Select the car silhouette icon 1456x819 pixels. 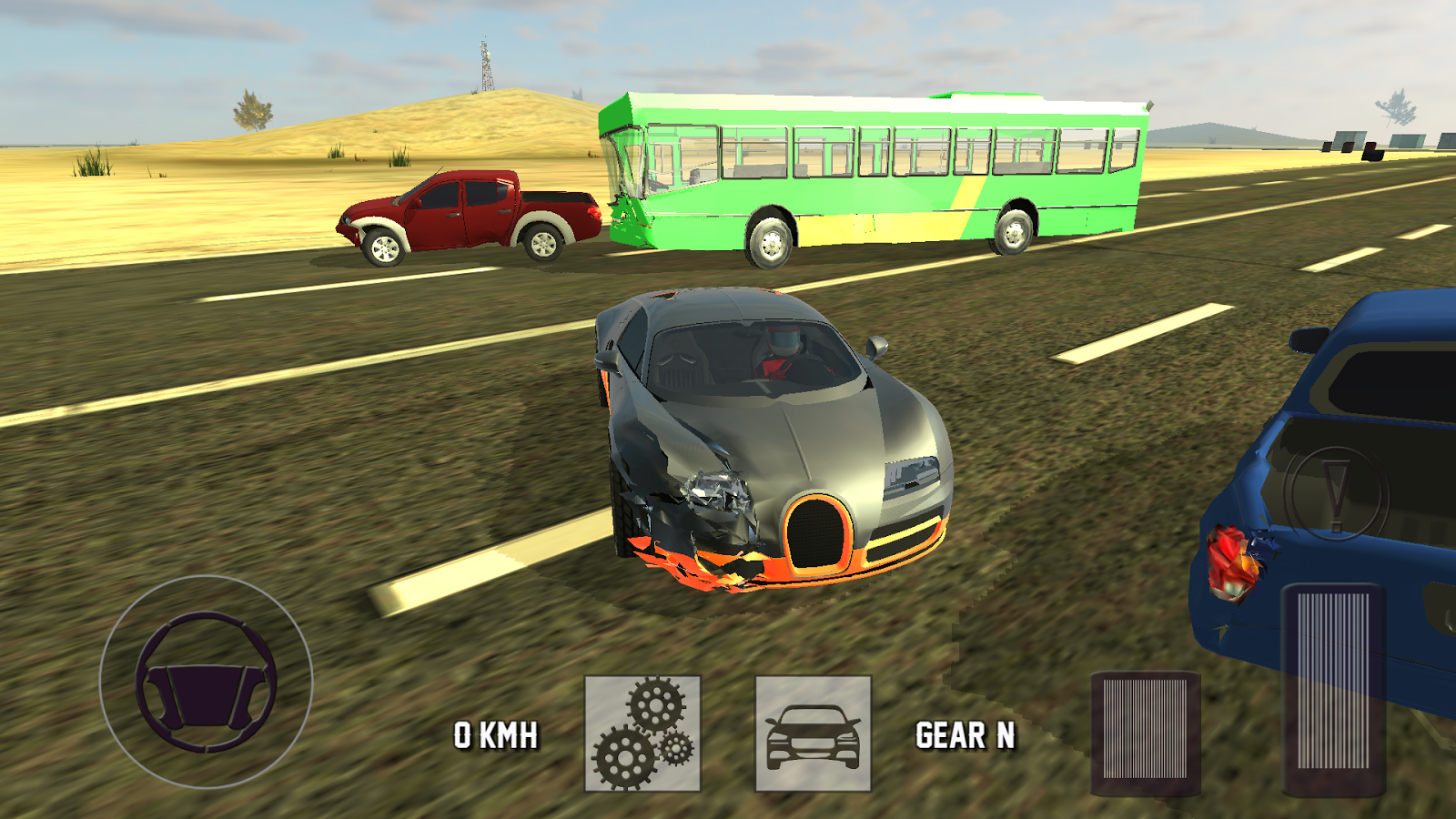click(x=813, y=733)
